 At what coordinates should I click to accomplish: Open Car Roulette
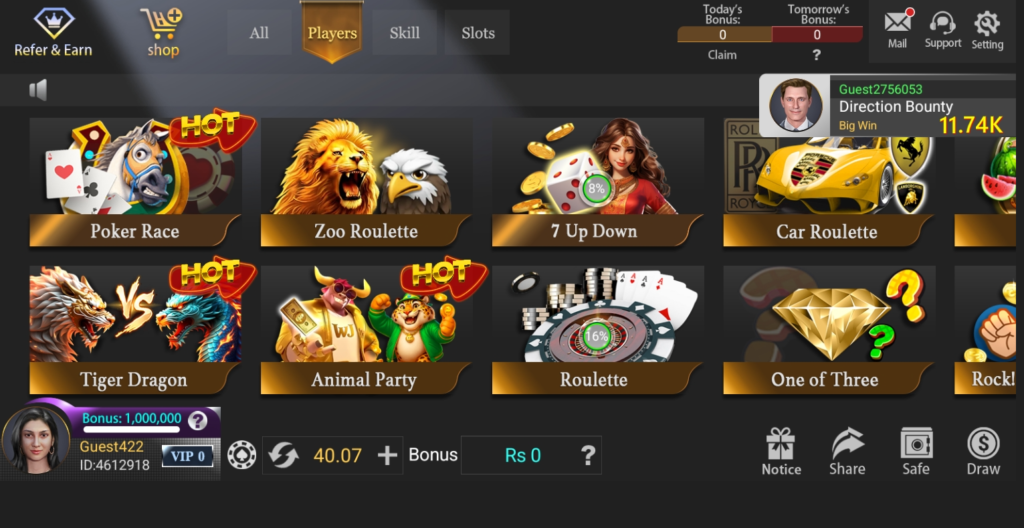(828, 182)
